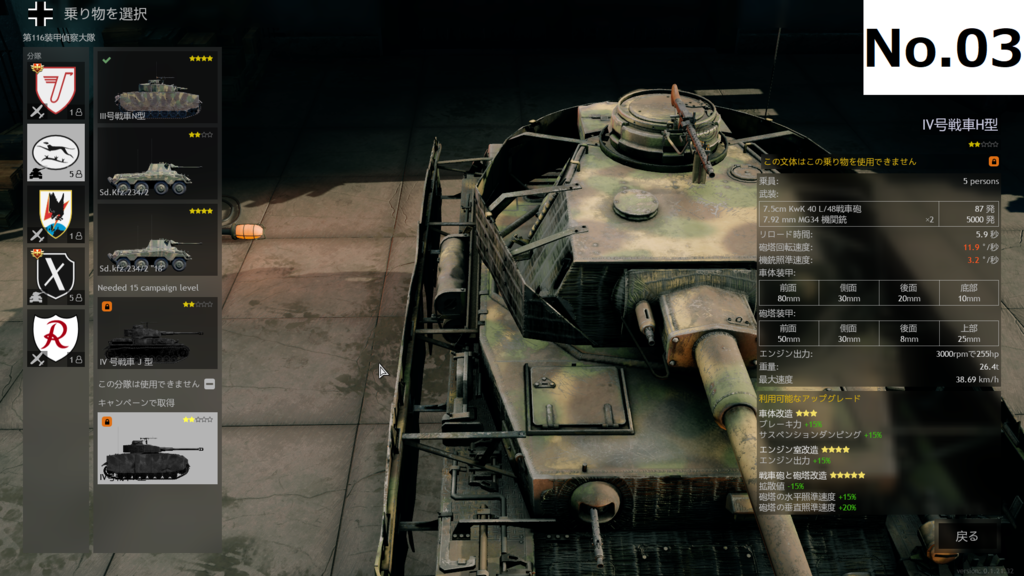Viewport: 1024px width, 576px height.
Task: Click the 戻る back button
Action: (x=966, y=537)
